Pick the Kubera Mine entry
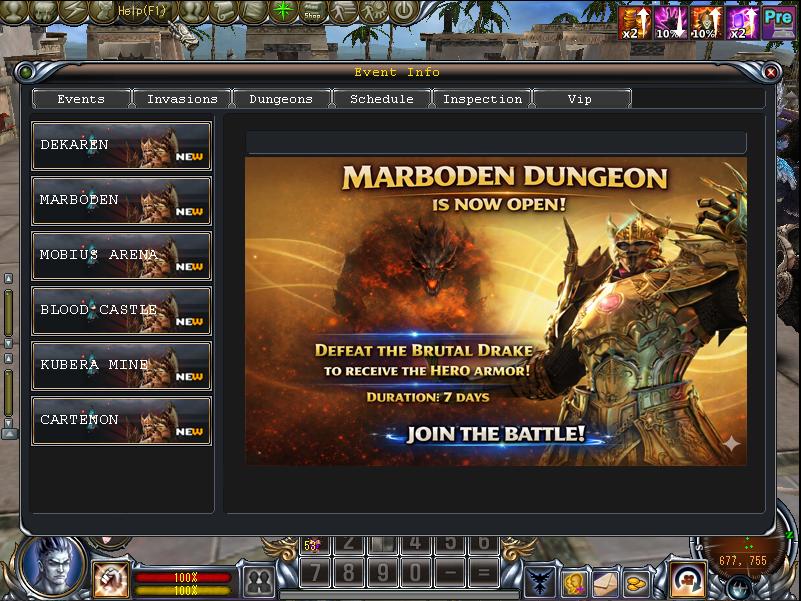The width and height of the screenshot is (801, 601). 121,366
